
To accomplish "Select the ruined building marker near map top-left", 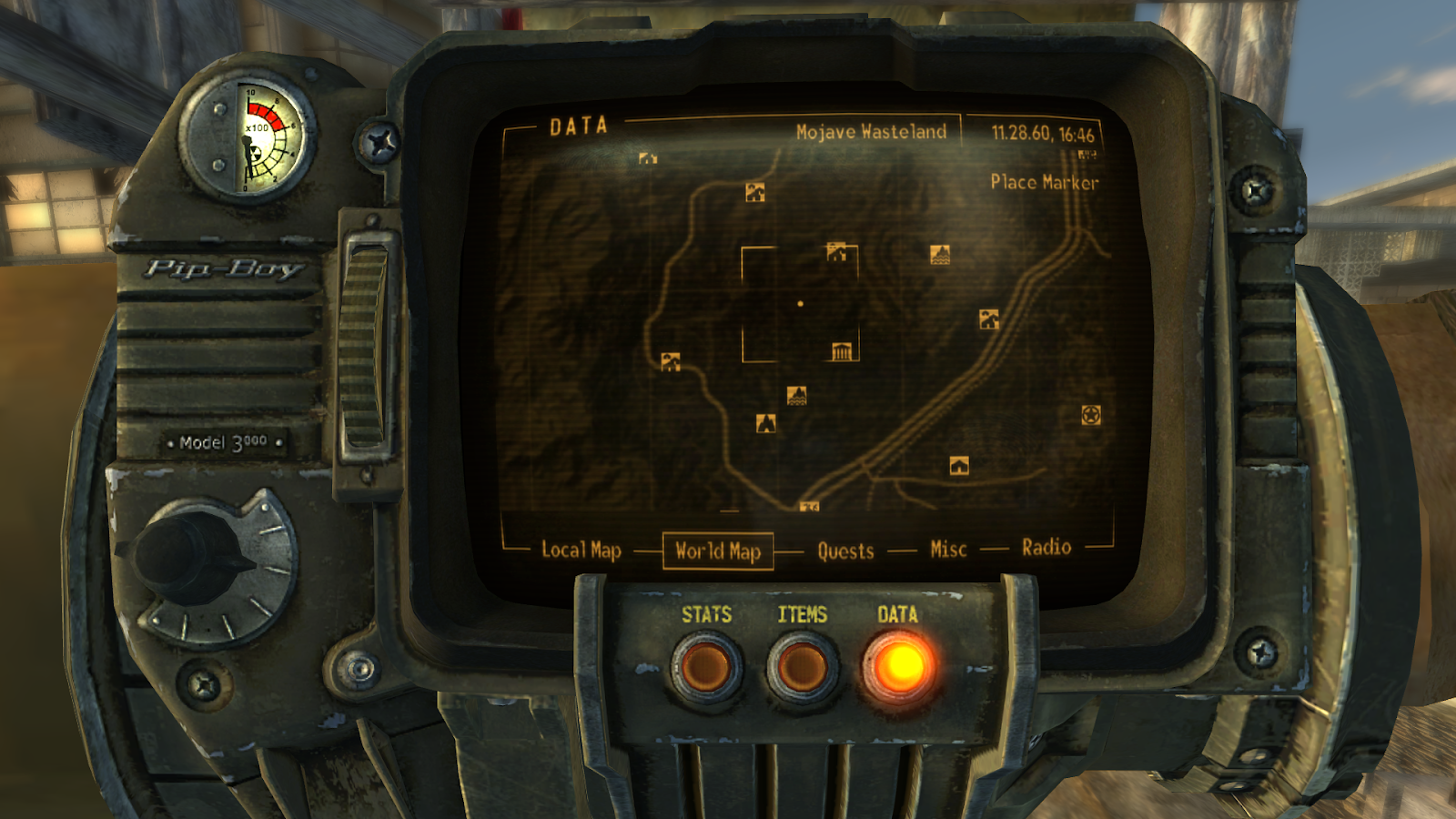I will pos(646,157).
